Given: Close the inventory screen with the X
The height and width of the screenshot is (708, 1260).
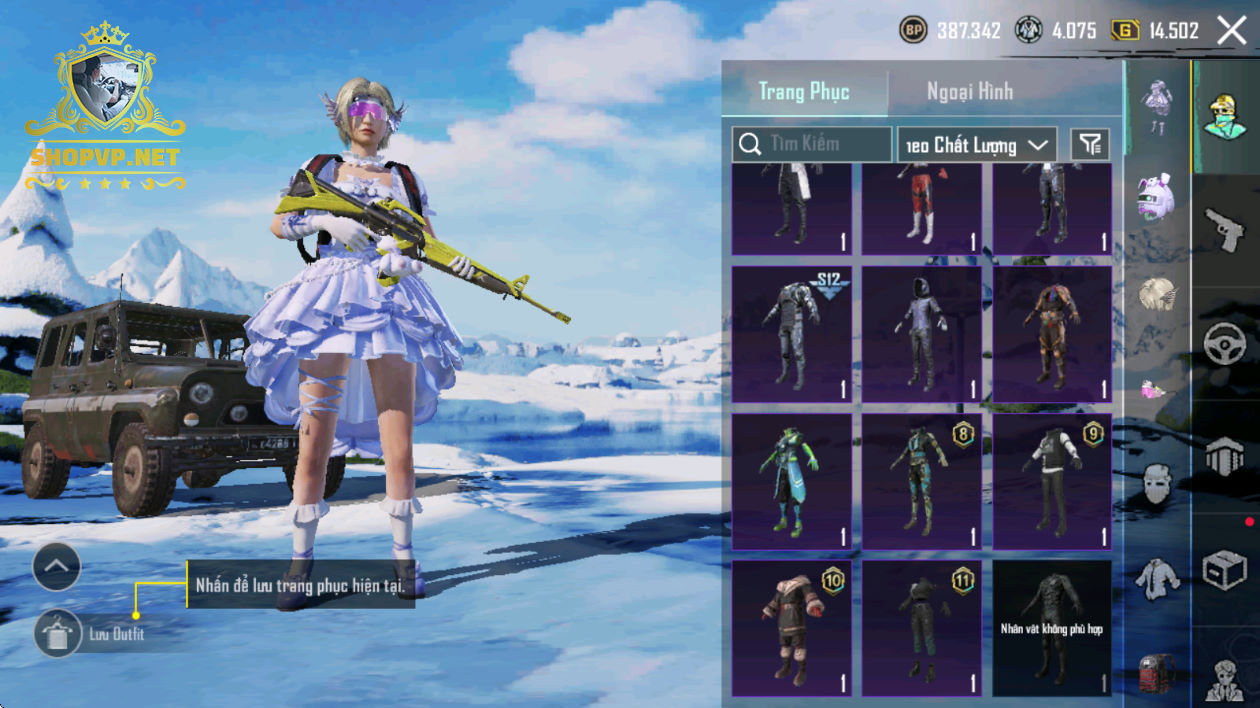Looking at the screenshot, I should 1232,30.
